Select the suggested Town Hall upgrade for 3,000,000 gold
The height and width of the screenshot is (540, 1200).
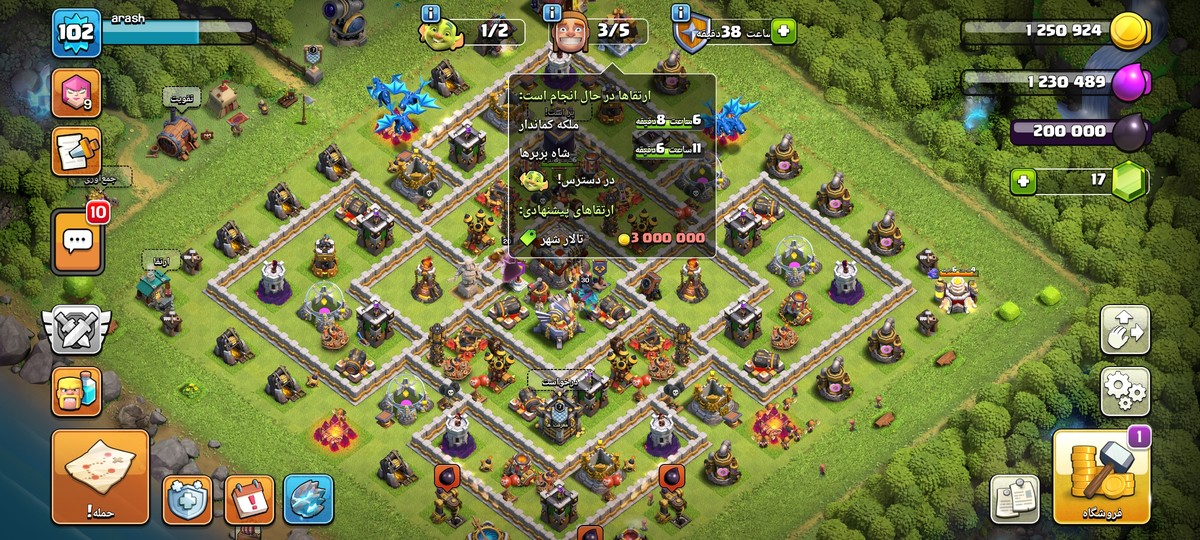(x=612, y=239)
